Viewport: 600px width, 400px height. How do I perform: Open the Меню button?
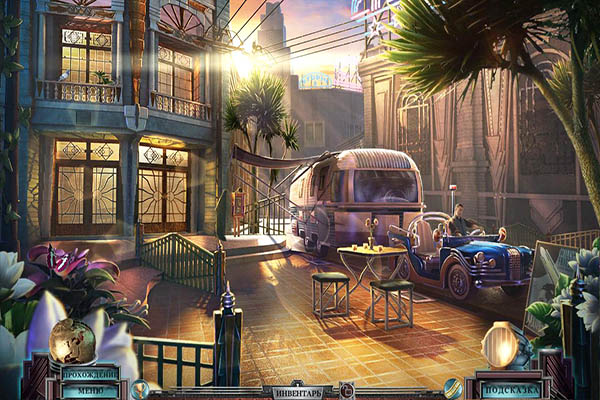point(91,390)
